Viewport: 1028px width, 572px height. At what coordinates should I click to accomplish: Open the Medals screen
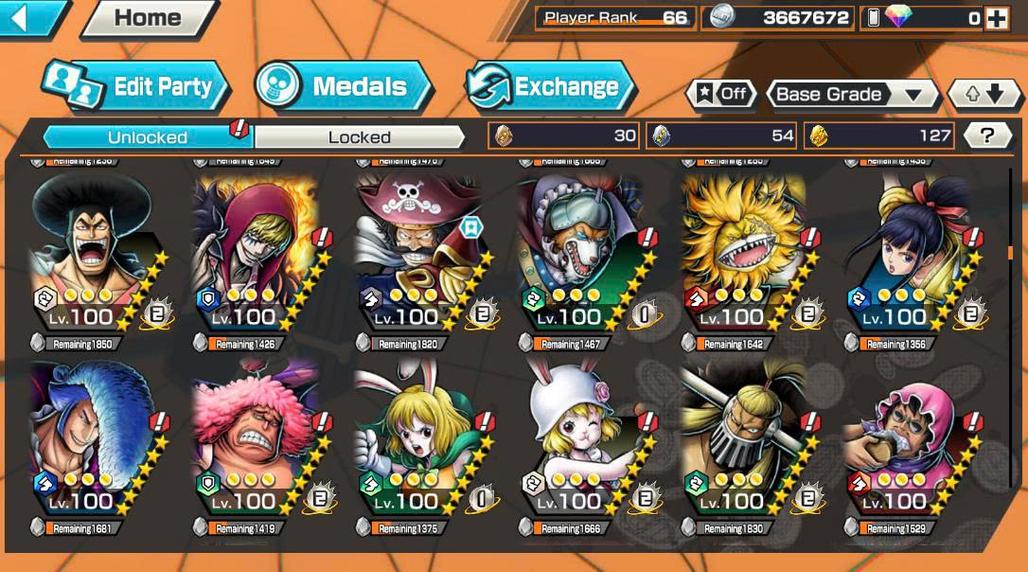click(343, 86)
